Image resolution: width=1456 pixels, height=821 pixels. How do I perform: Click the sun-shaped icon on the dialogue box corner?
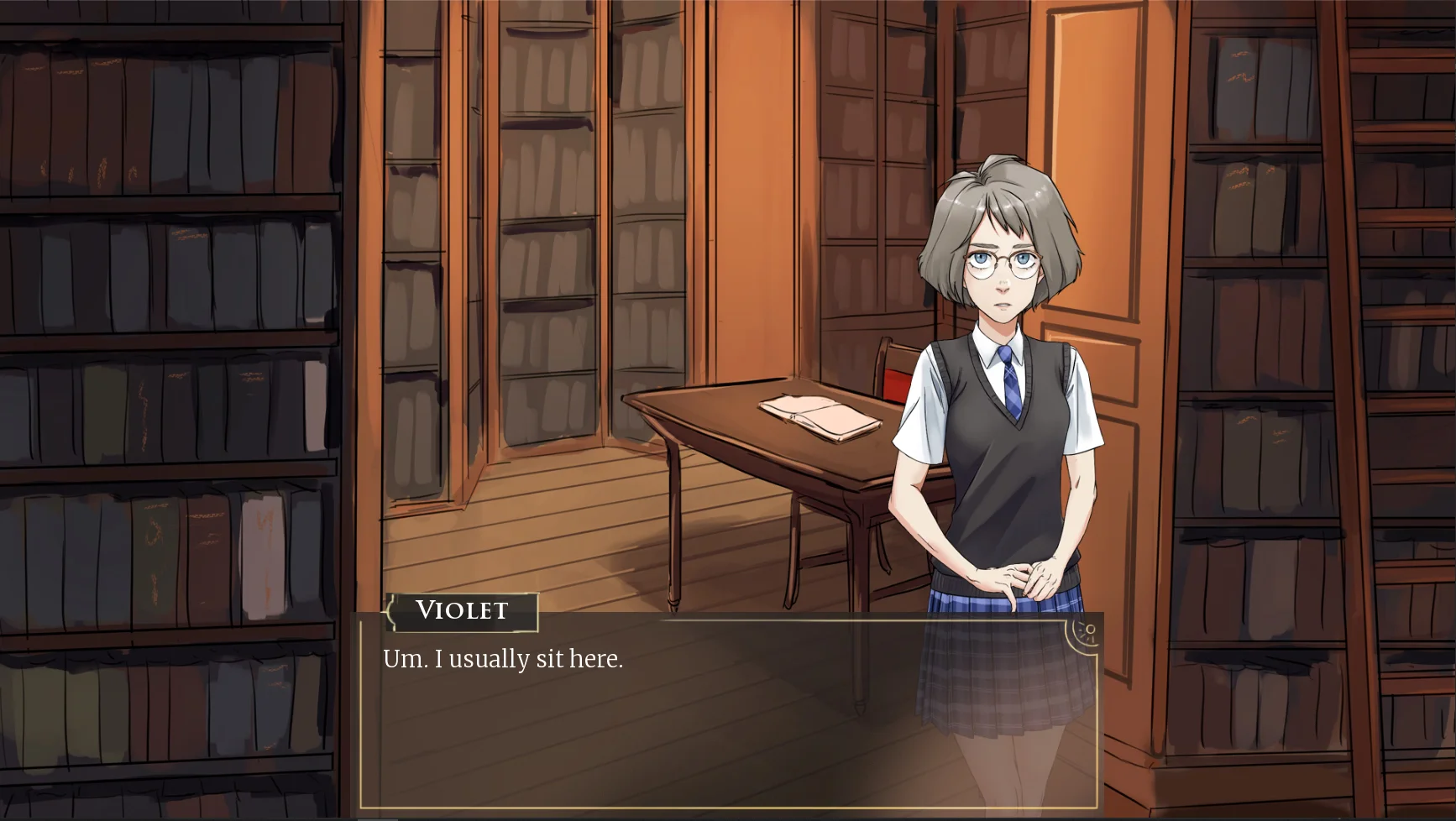pyautogui.click(x=1087, y=631)
